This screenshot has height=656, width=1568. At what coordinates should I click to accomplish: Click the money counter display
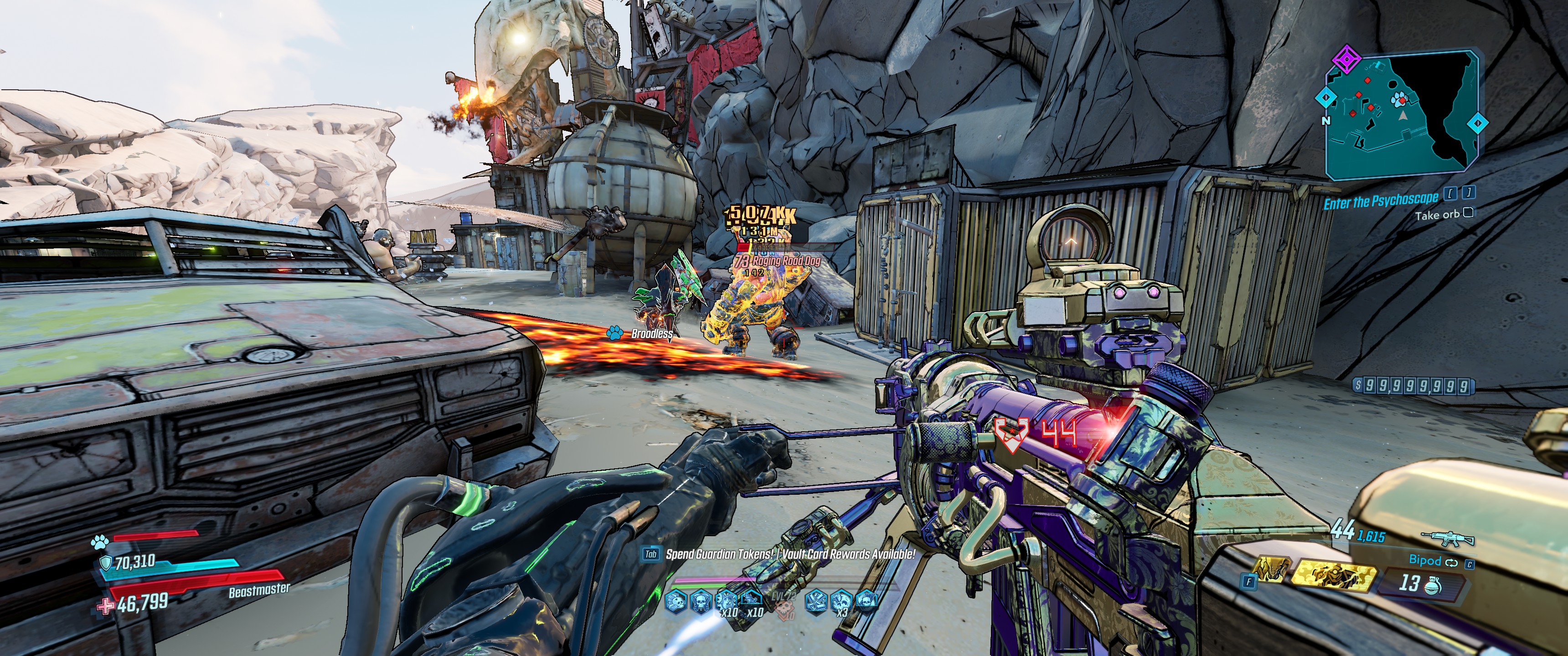1412,385
